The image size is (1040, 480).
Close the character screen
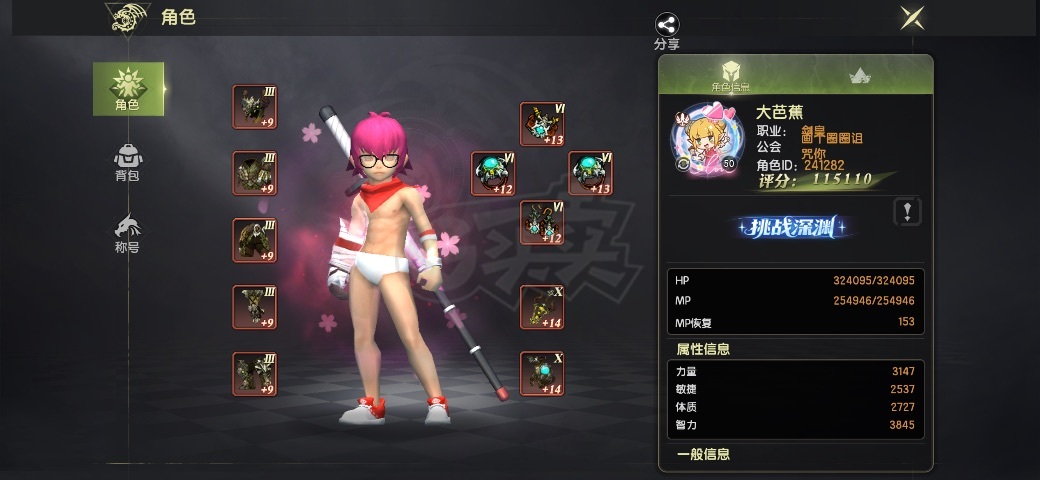click(911, 18)
